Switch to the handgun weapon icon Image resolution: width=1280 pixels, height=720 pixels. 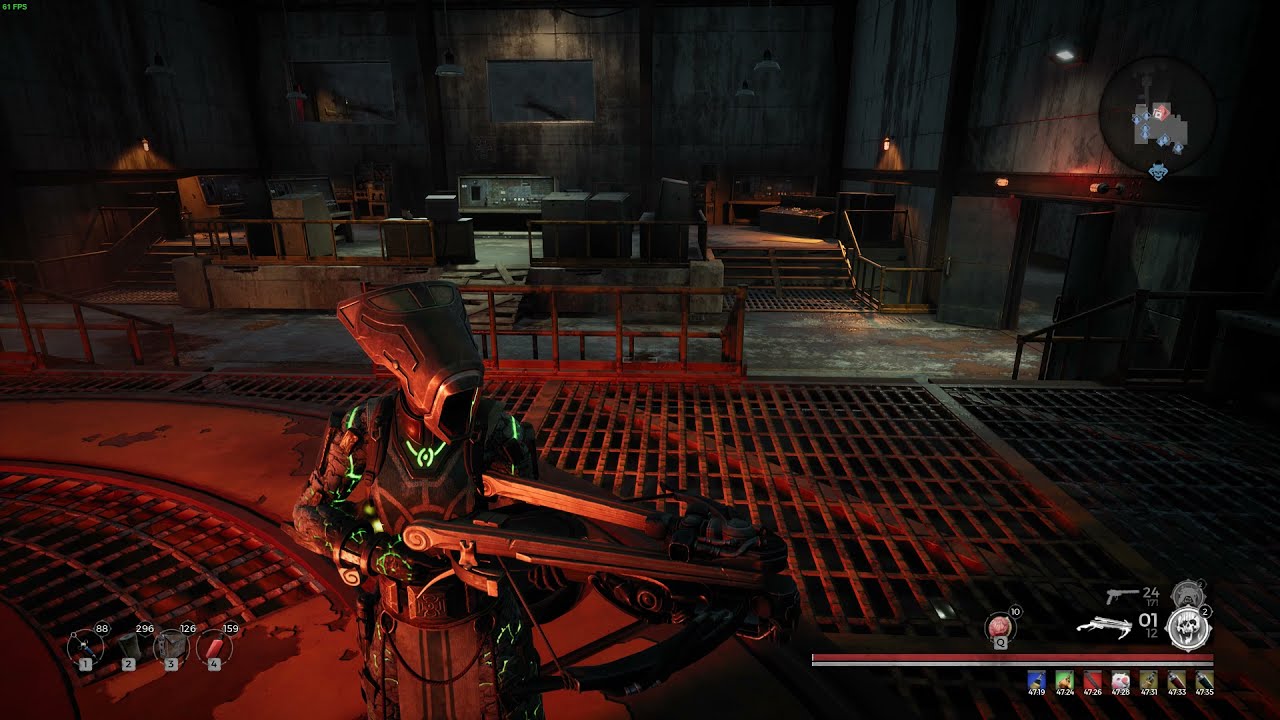tap(1122, 596)
